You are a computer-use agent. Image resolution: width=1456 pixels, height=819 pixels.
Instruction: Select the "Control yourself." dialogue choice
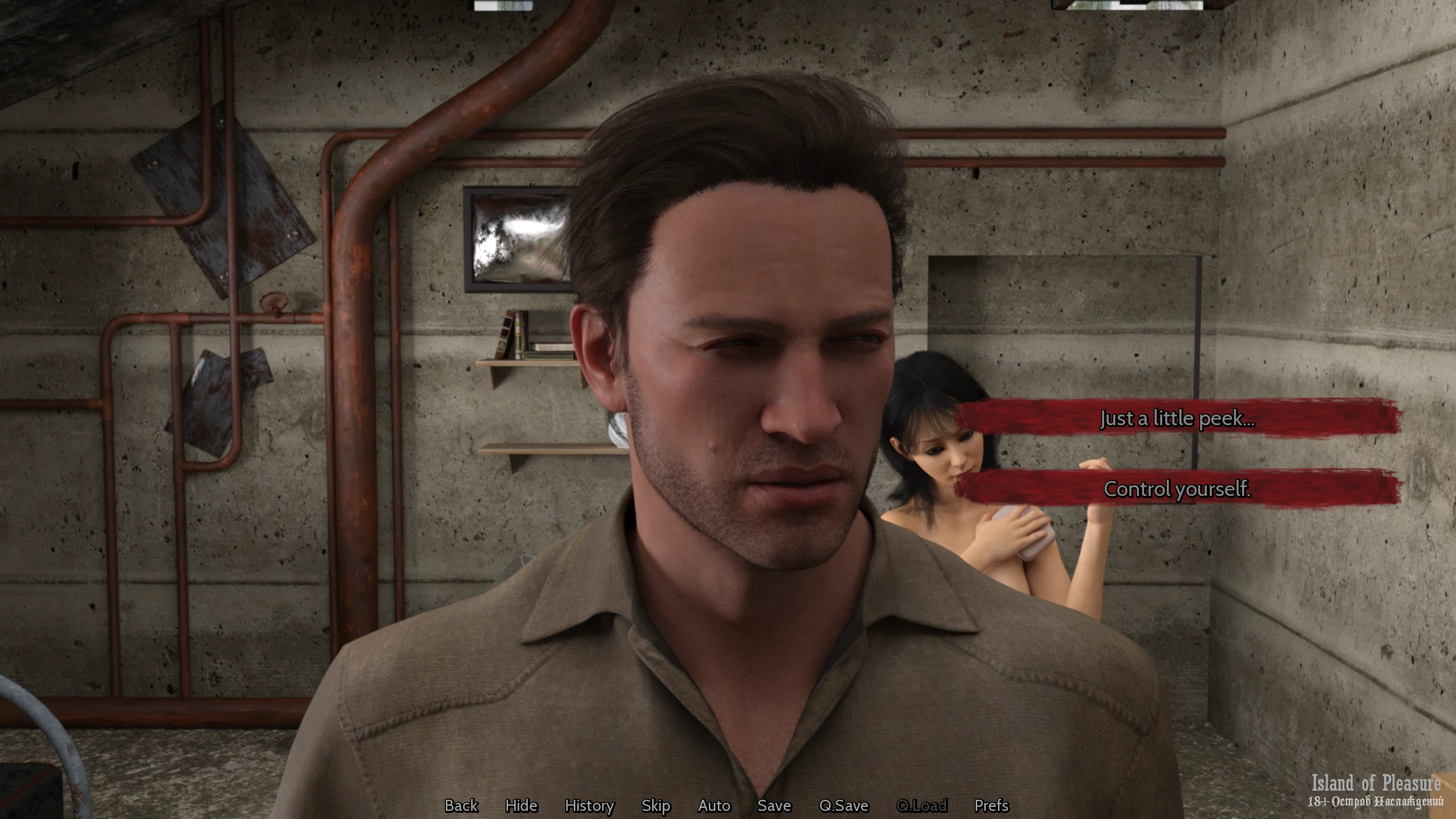(x=1177, y=489)
